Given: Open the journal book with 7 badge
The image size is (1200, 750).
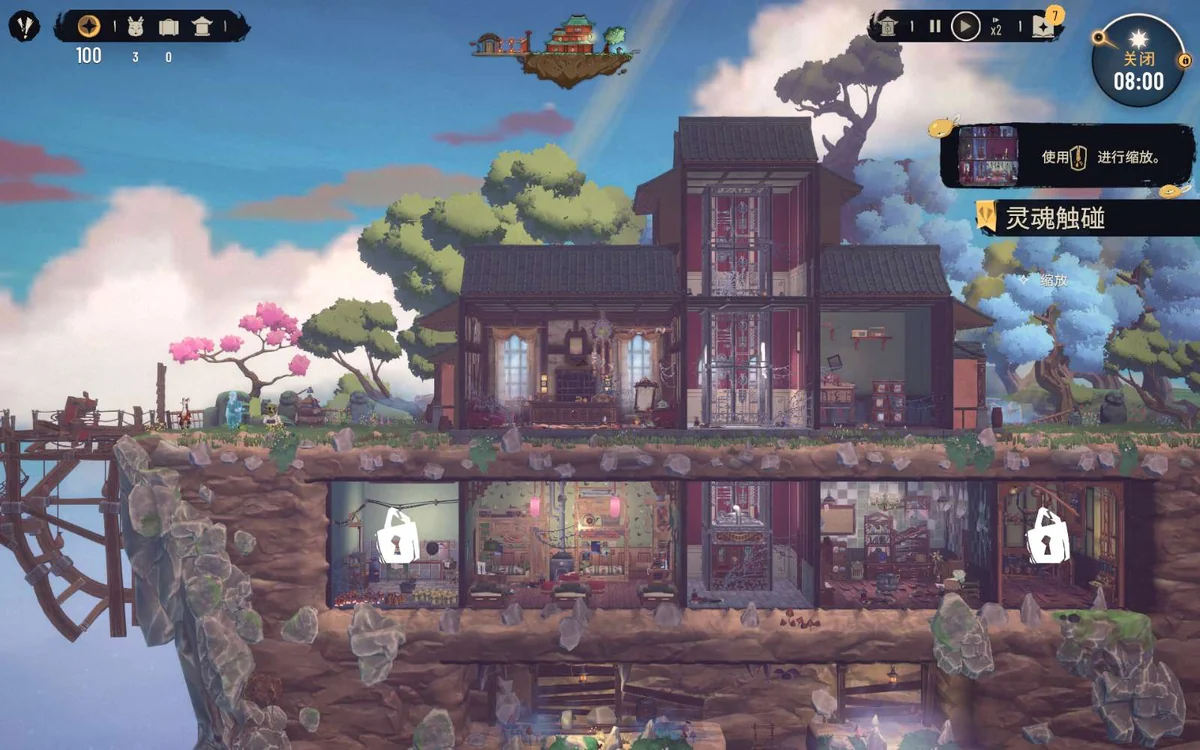Looking at the screenshot, I should (x=1044, y=25).
